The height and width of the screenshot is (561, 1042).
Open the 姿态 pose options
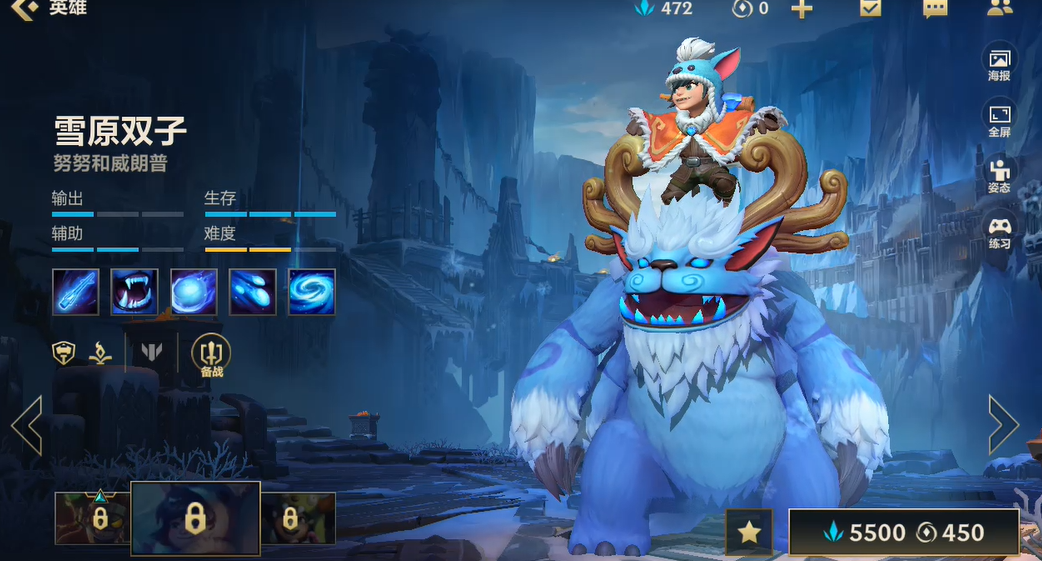point(999,176)
